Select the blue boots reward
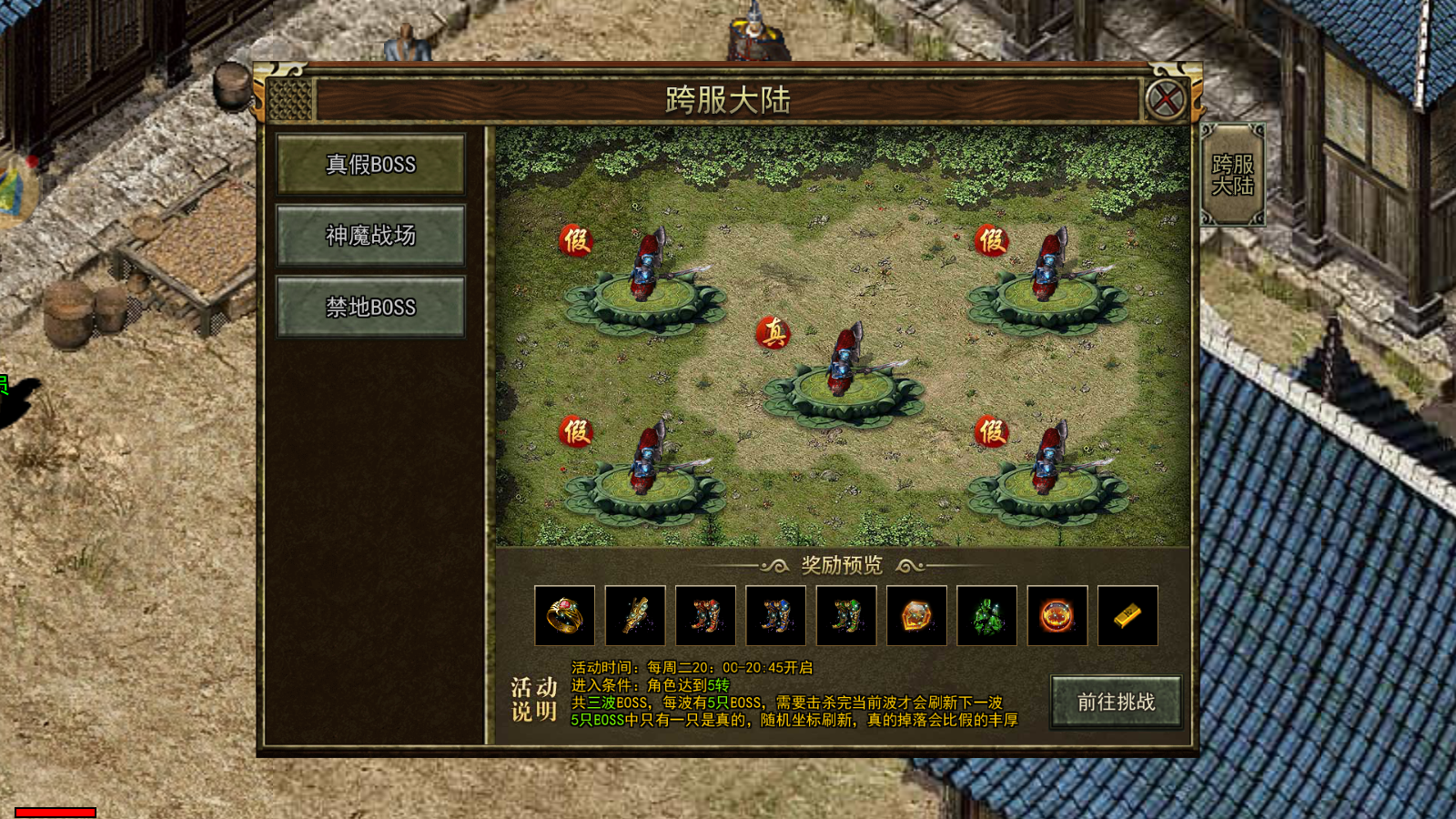The height and width of the screenshot is (819, 1456). point(775,616)
